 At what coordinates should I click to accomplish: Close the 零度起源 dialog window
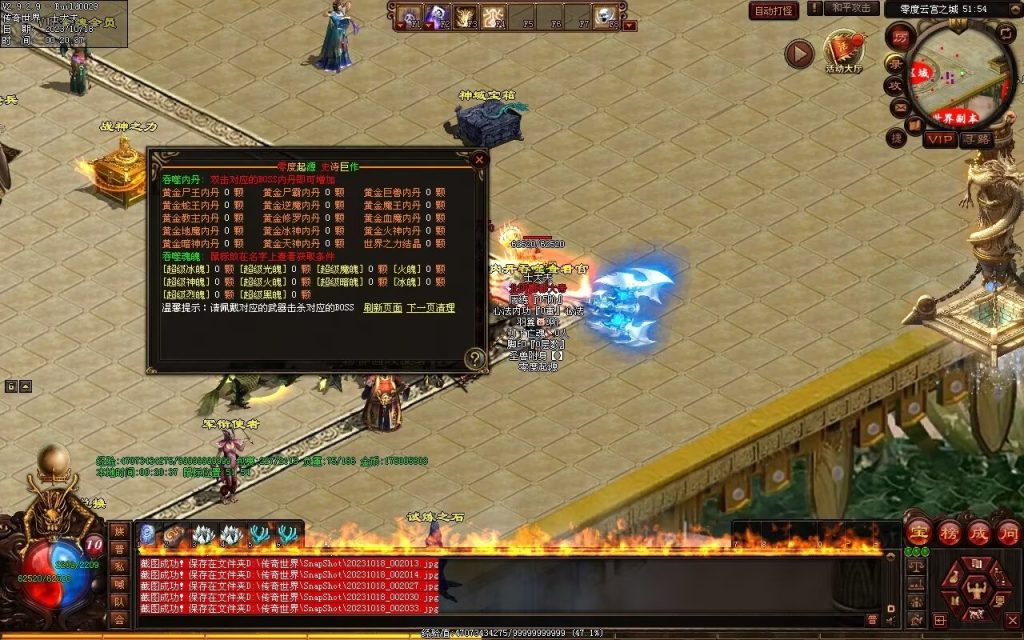click(480, 159)
